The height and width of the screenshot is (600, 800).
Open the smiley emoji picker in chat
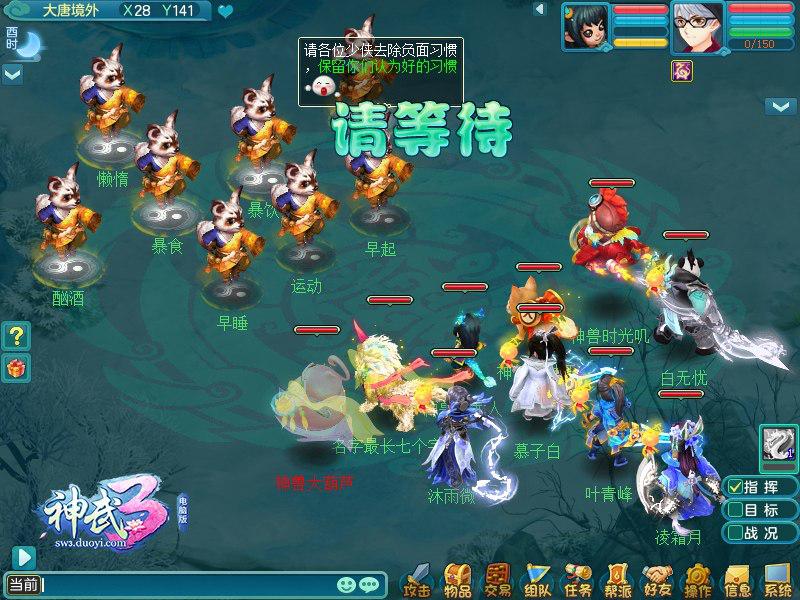347,584
